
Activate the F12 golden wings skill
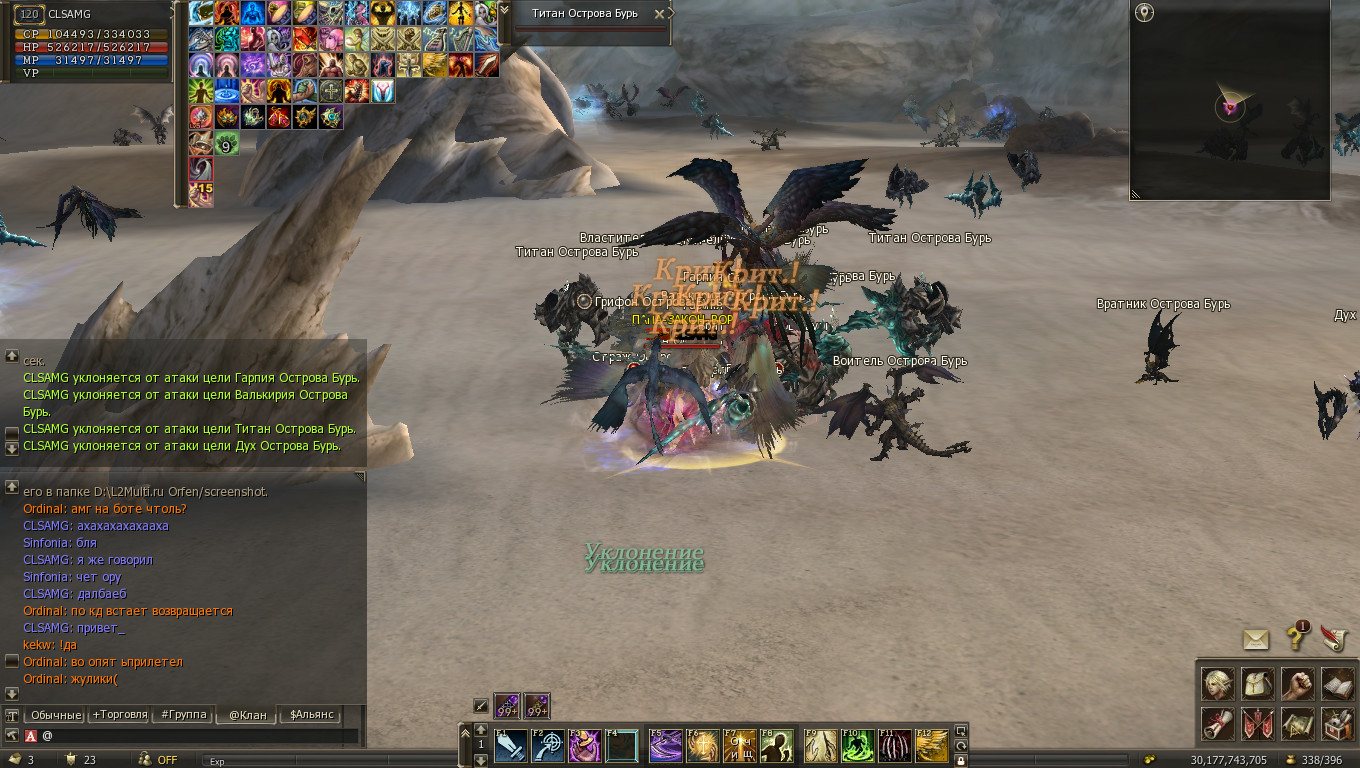[932, 746]
